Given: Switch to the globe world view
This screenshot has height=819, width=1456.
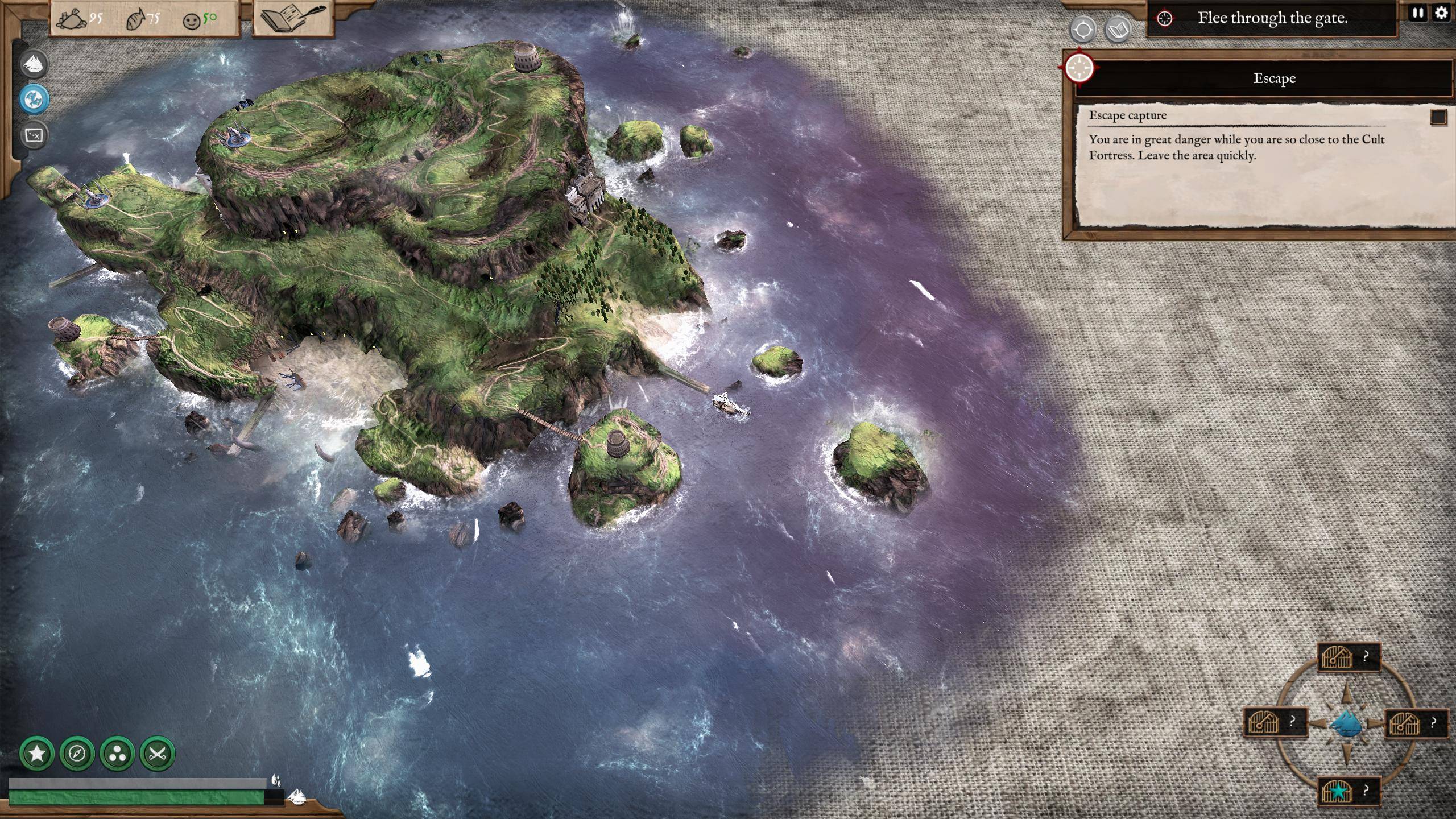Looking at the screenshot, I should click(x=34, y=100).
